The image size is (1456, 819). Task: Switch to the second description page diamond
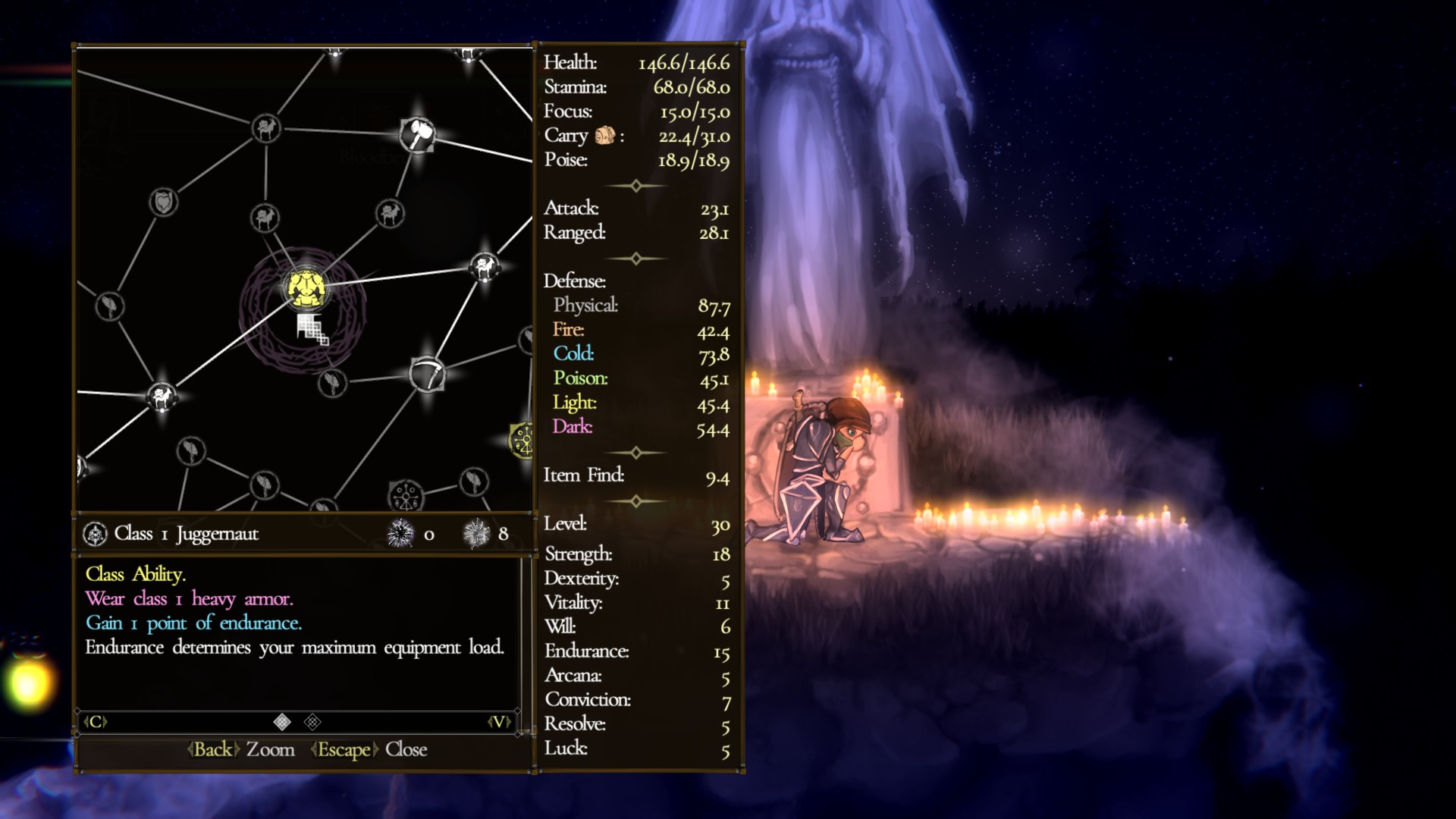(x=312, y=722)
